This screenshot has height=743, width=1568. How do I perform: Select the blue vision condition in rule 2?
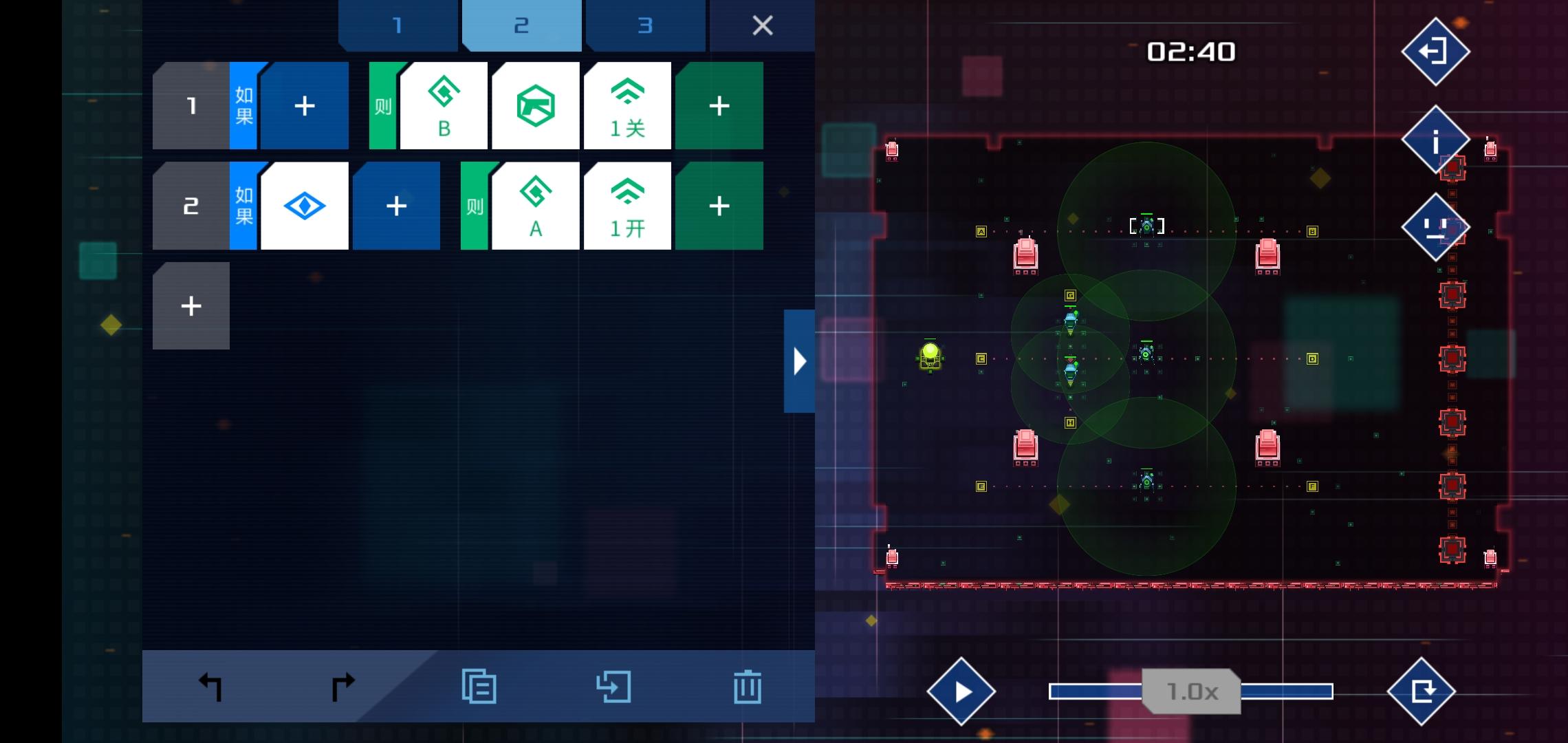pos(305,206)
